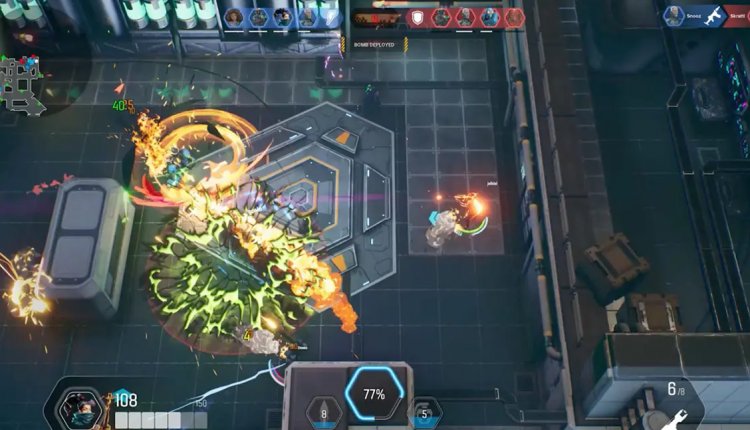Select the last red team player portrait
The width and height of the screenshot is (750, 430).
513,17
